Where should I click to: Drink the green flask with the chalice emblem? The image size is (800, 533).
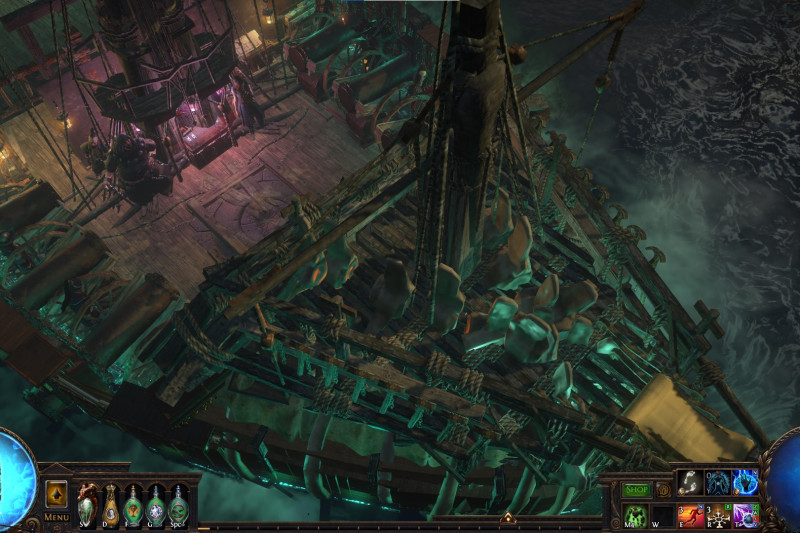[133, 504]
